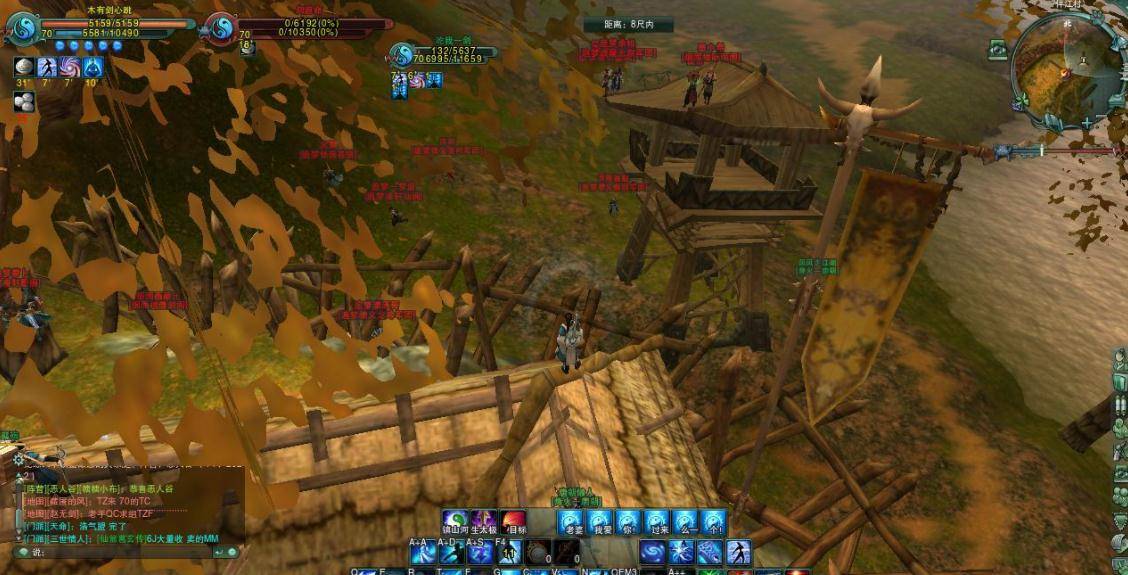Image resolution: width=1128 pixels, height=575 pixels.
Task: Select the target's red yin-yang portrait
Action: (221, 27)
